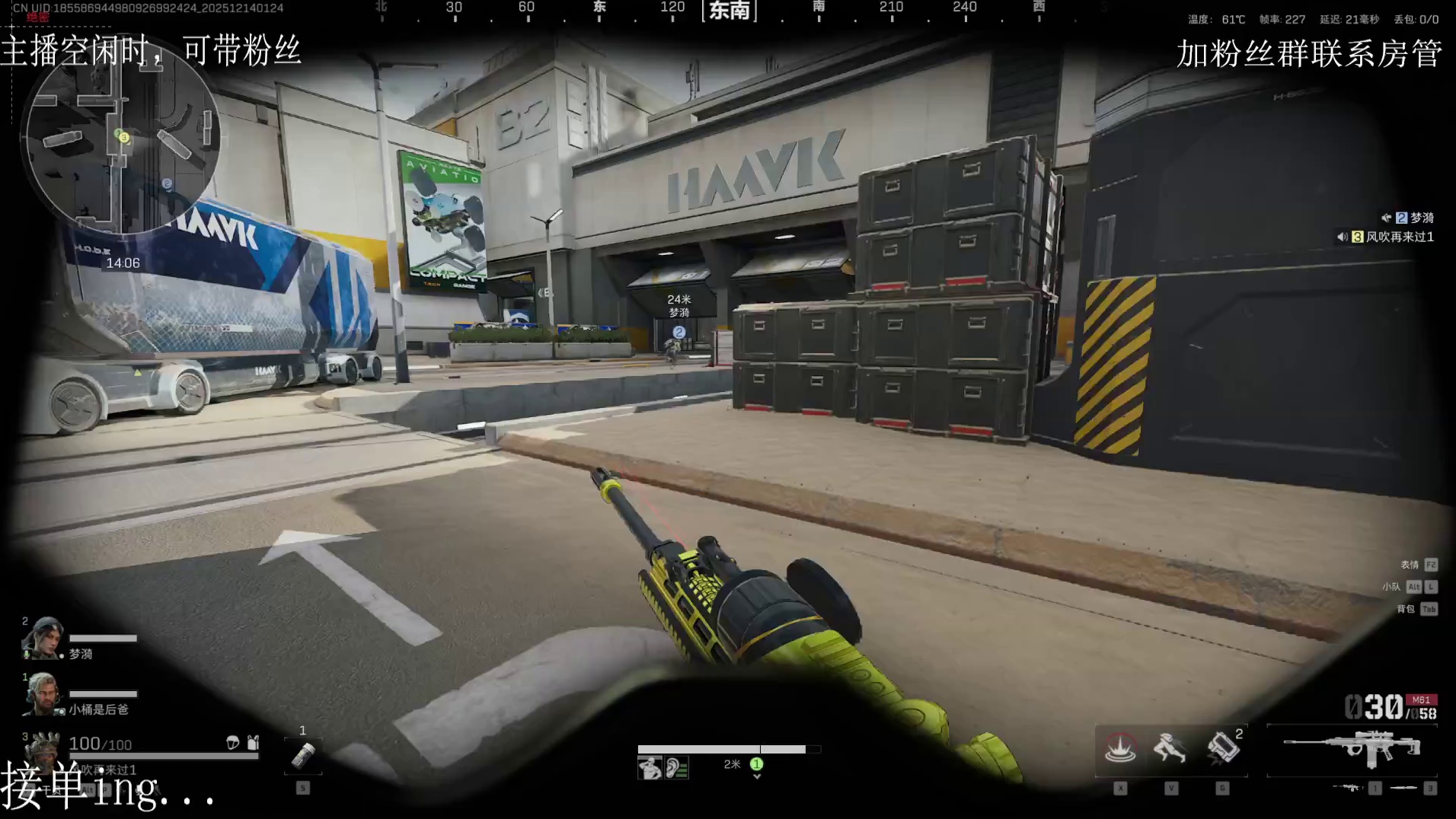Select 风吹再来过1 in the voice chat list
This screenshot has width=1456, height=819.
(1399, 237)
